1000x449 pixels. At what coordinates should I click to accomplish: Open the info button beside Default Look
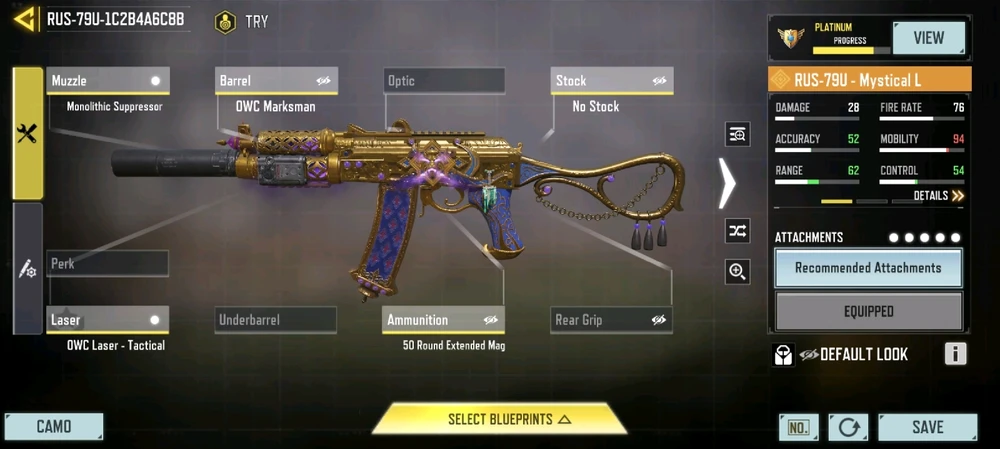click(955, 354)
